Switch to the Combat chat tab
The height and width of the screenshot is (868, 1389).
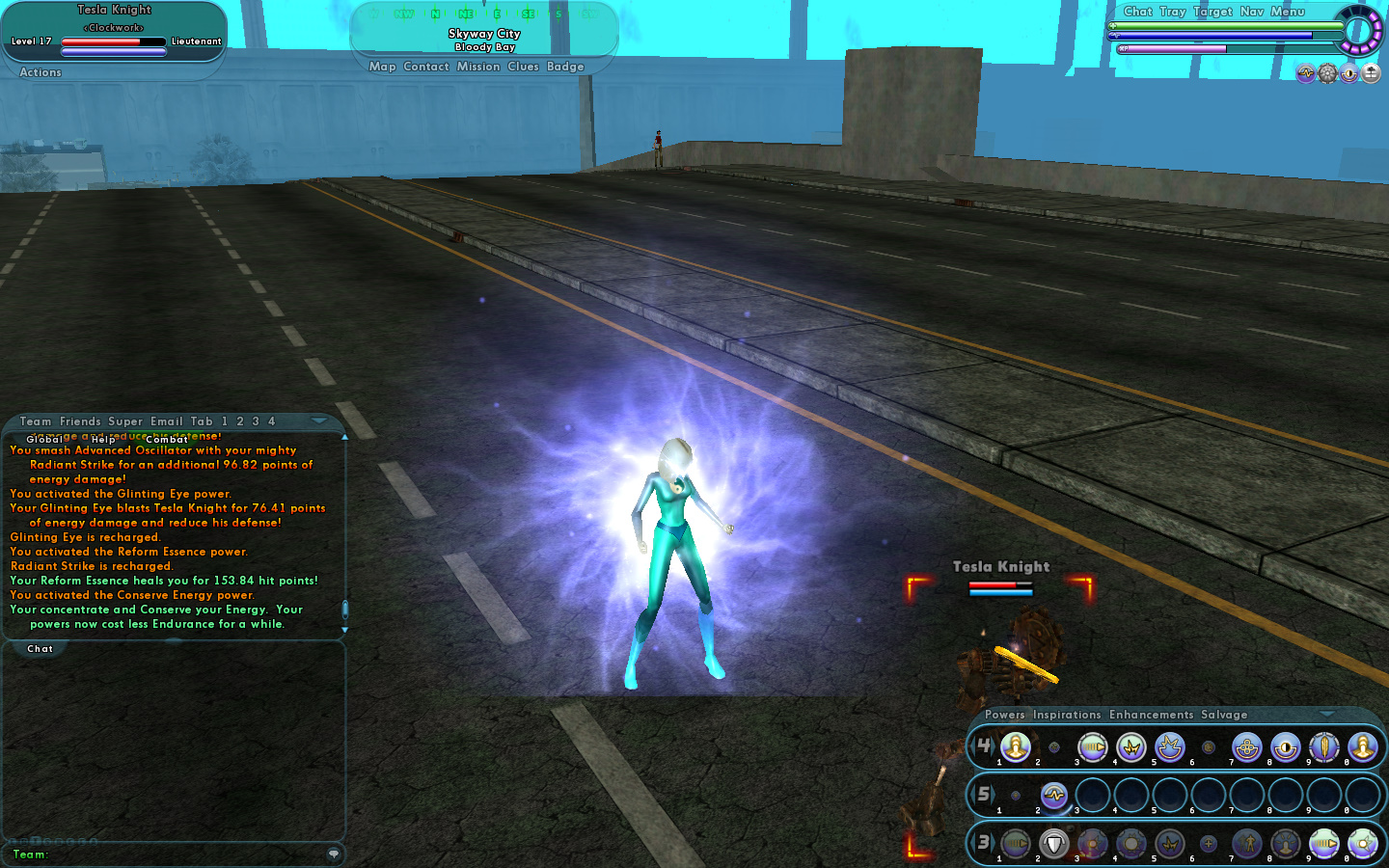pos(167,440)
